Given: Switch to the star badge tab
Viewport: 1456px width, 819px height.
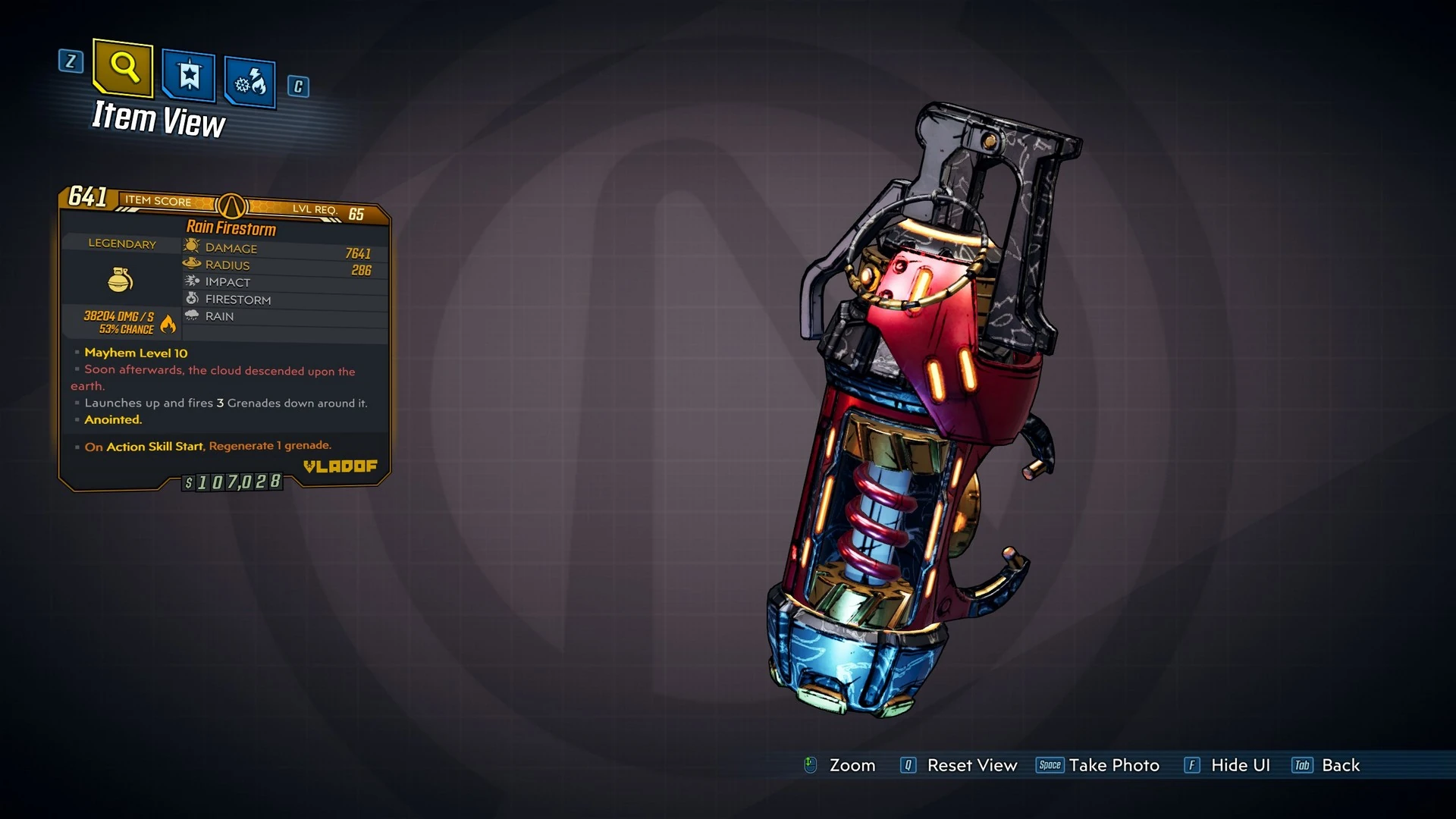Looking at the screenshot, I should tap(188, 76).
